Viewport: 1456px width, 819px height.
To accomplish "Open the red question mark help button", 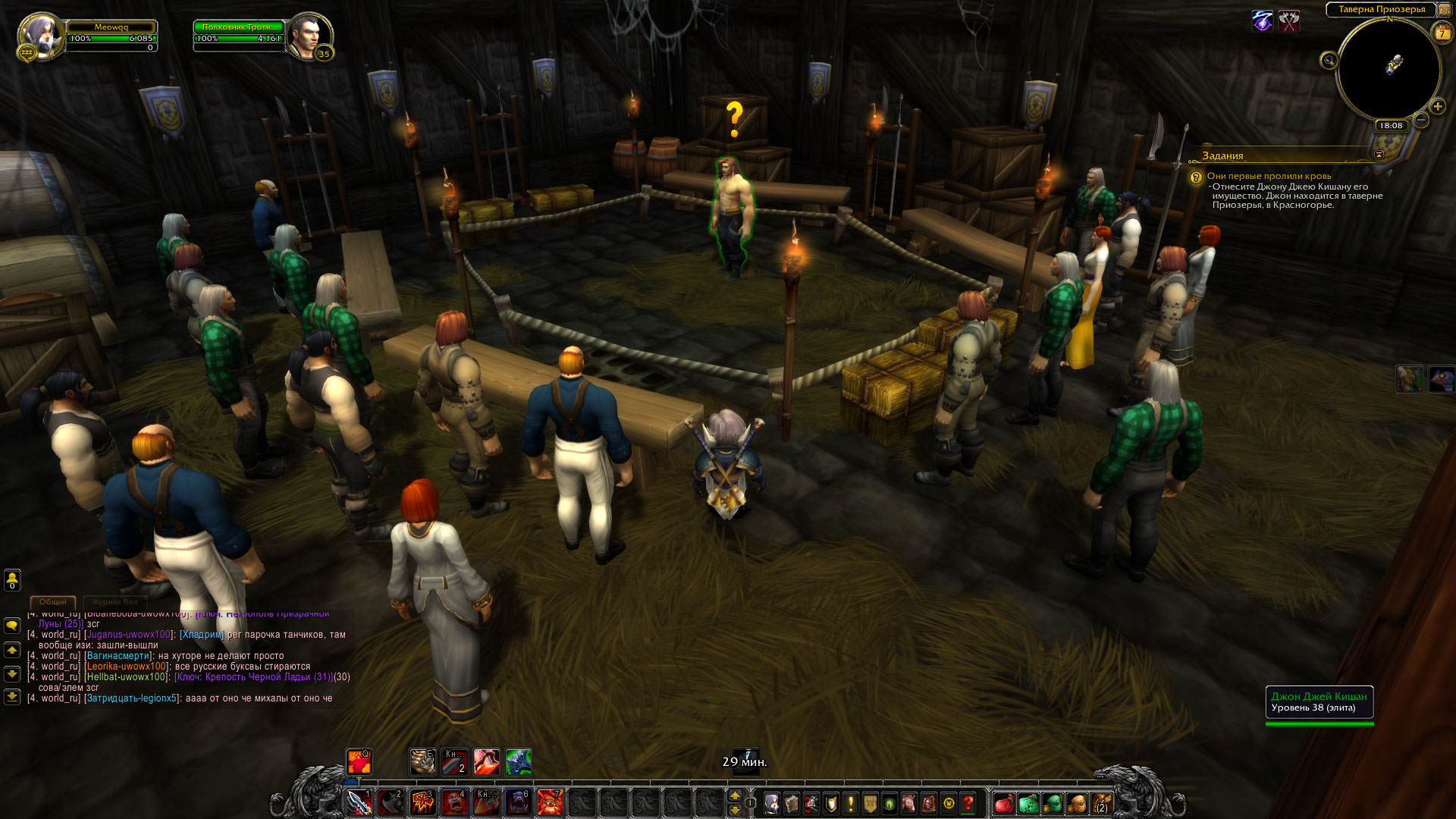I will (x=968, y=802).
